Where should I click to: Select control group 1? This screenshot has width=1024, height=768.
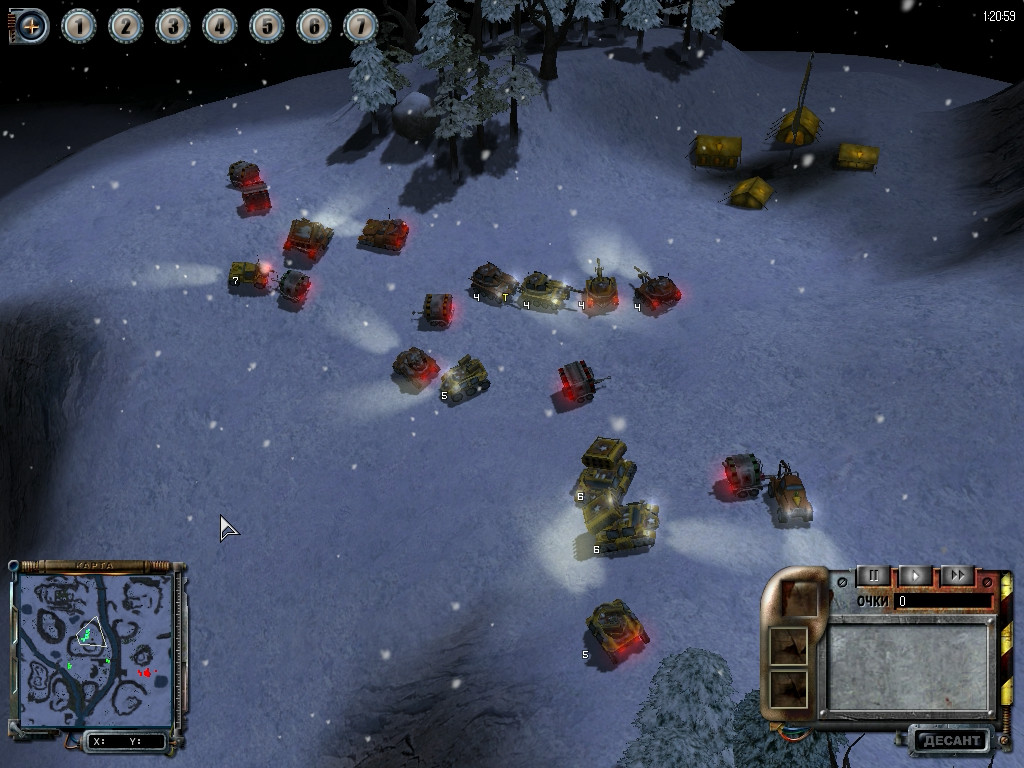(x=79, y=26)
